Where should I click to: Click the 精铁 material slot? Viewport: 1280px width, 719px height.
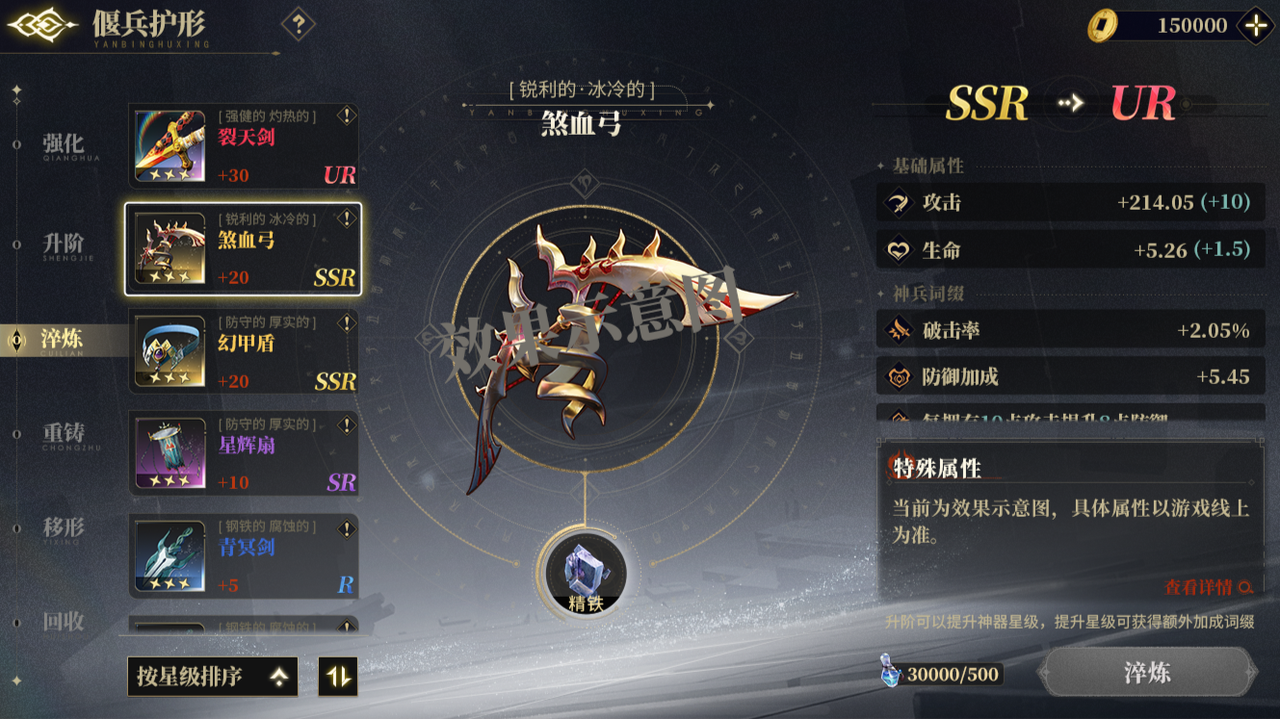[x=586, y=572]
